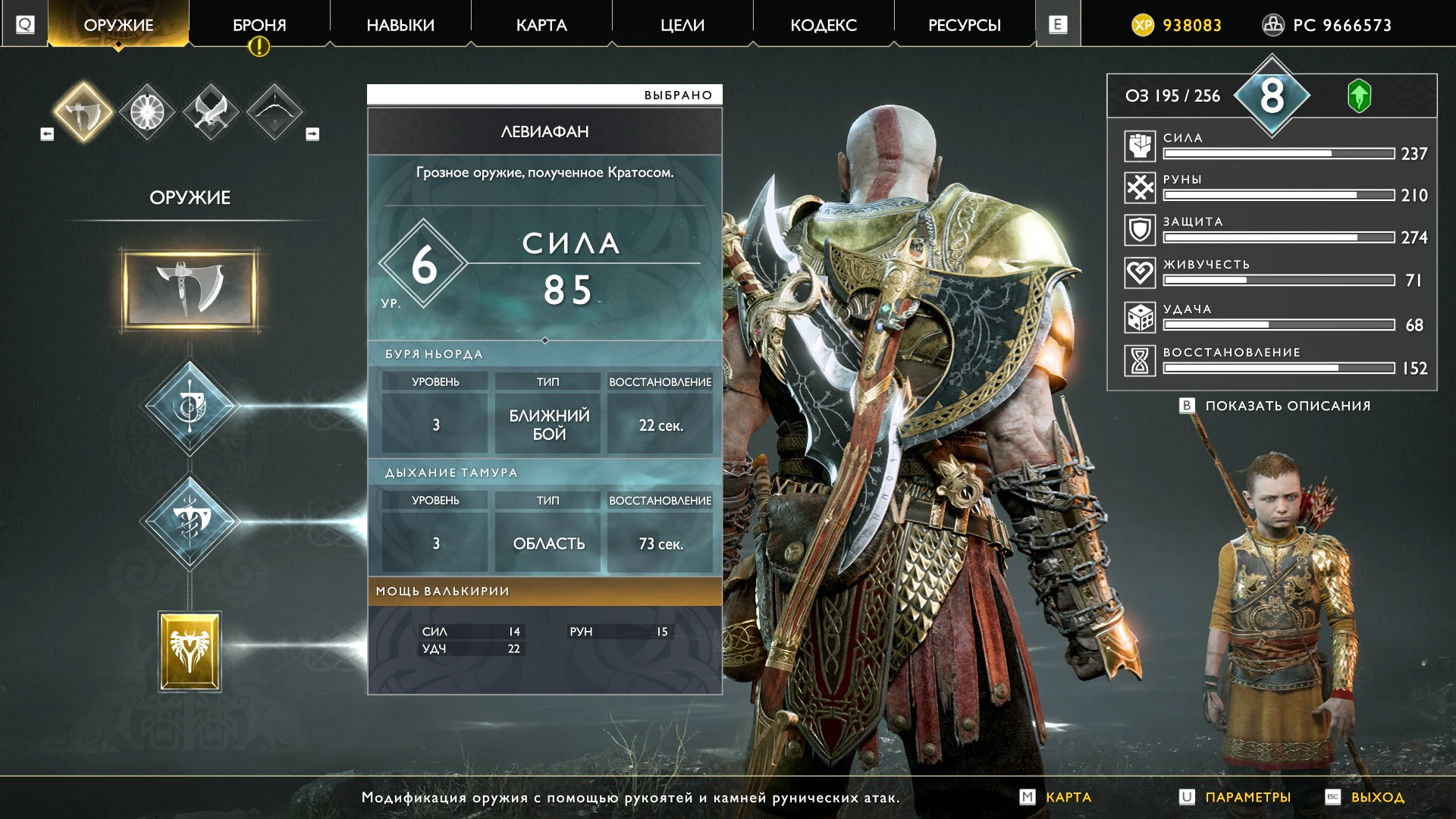1456x819 pixels.
Task: Select the Дыхание Тамура rune attack slot
Action: (x=190, y=522)
